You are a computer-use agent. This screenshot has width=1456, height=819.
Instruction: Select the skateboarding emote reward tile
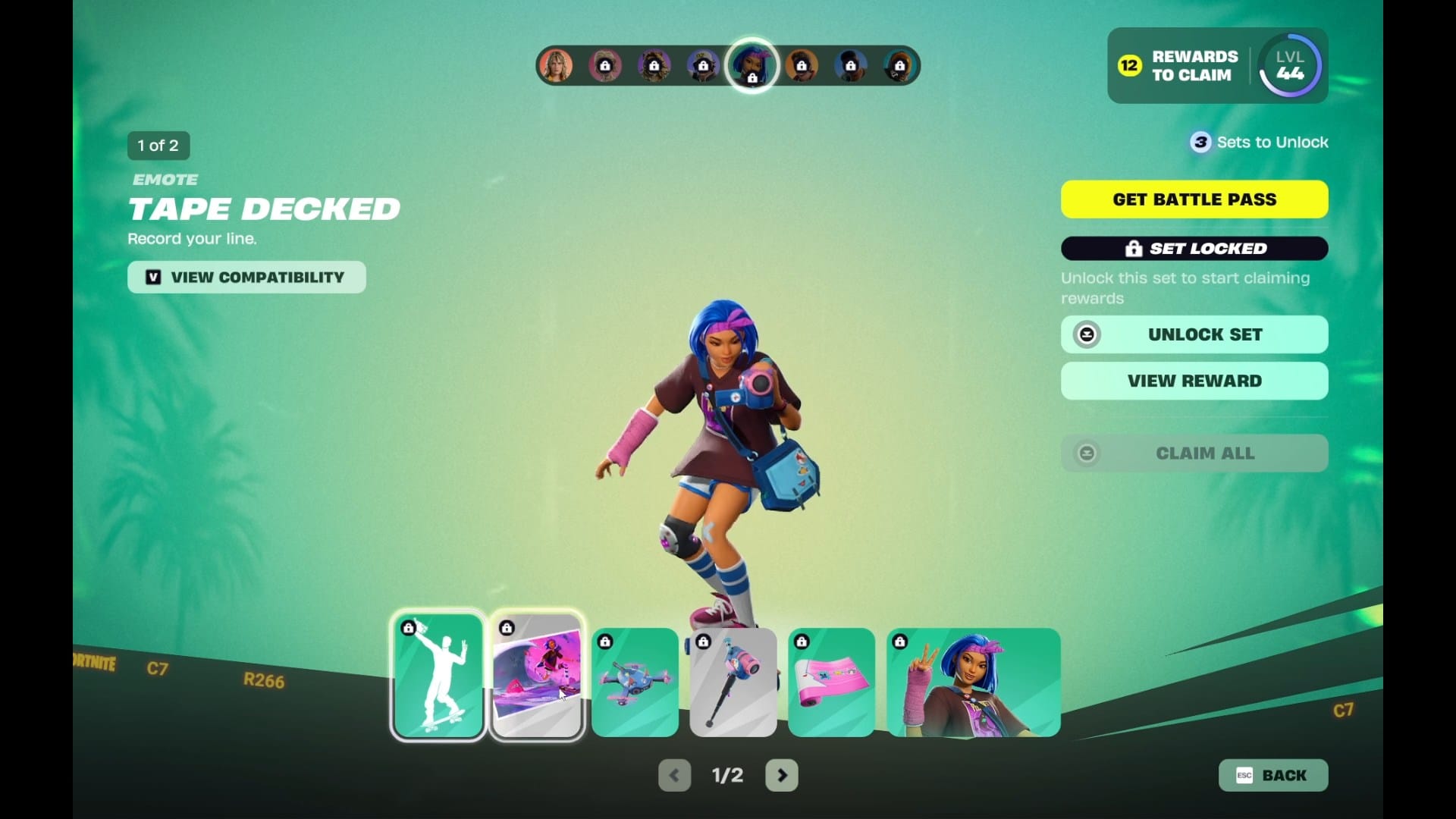pos(438,676)
